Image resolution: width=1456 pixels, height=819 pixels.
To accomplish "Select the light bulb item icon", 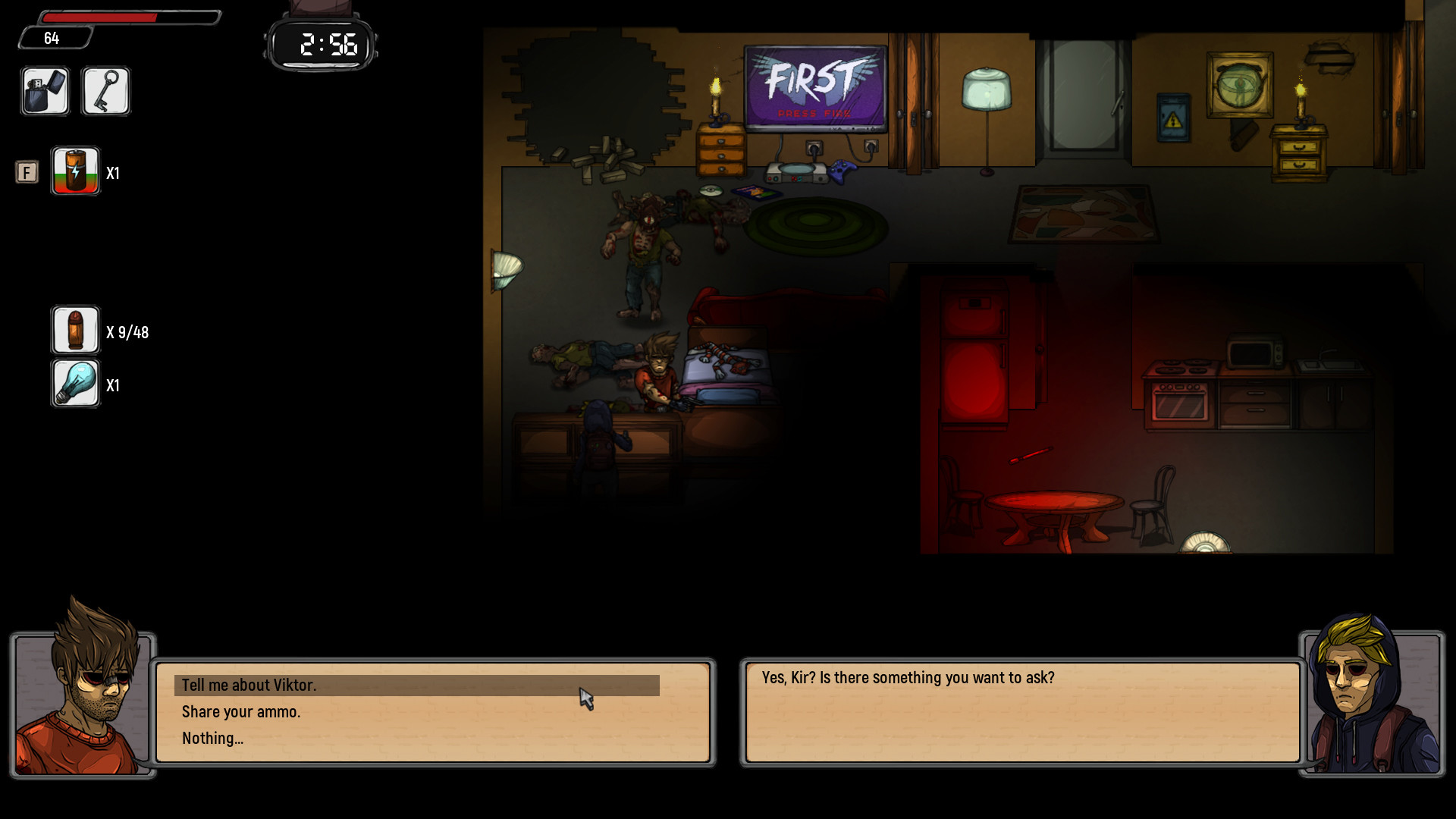I will point(75,384).
